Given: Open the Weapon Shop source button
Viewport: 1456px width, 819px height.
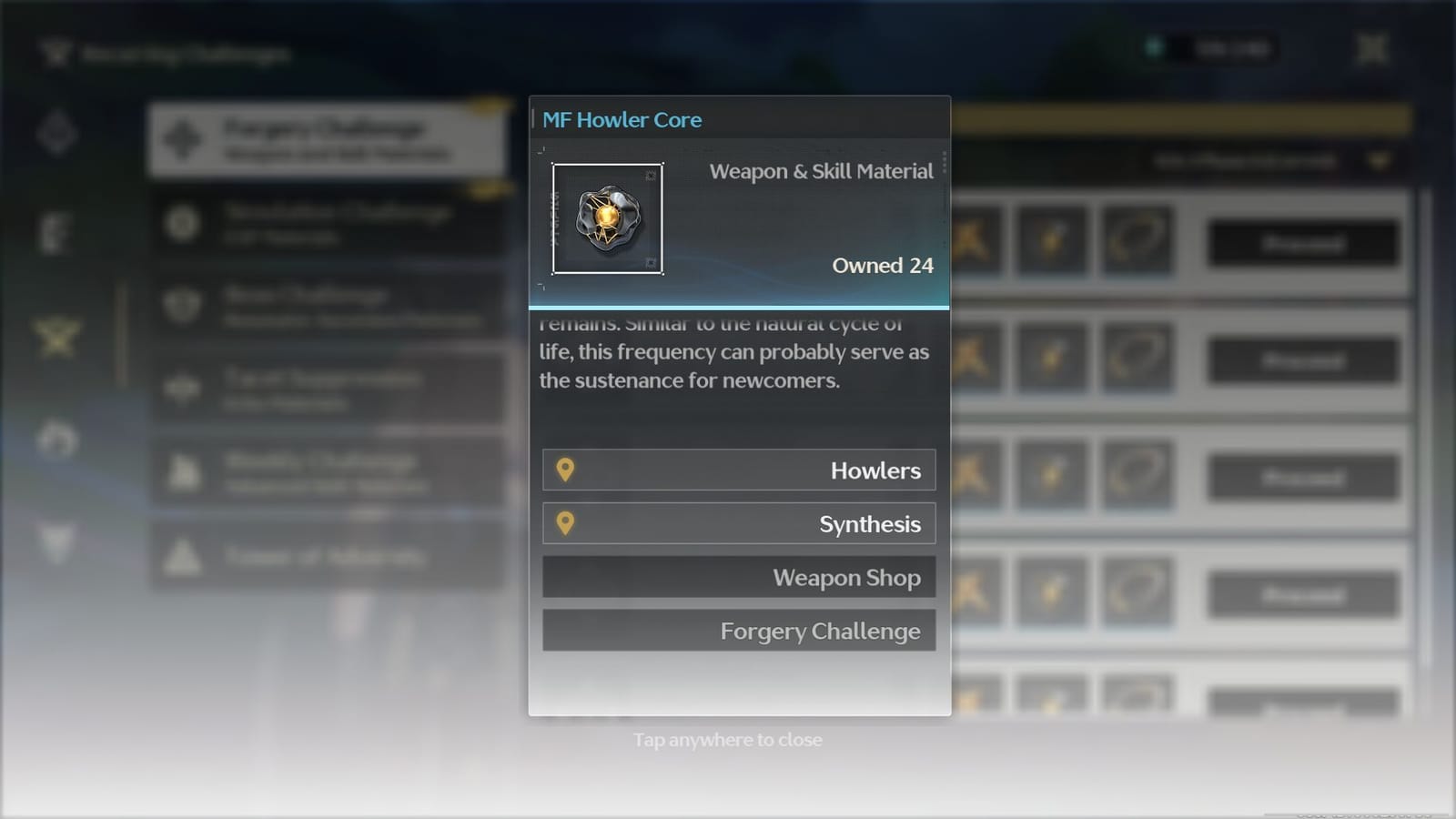Looking at the screenshot, I should click(738, 577).
